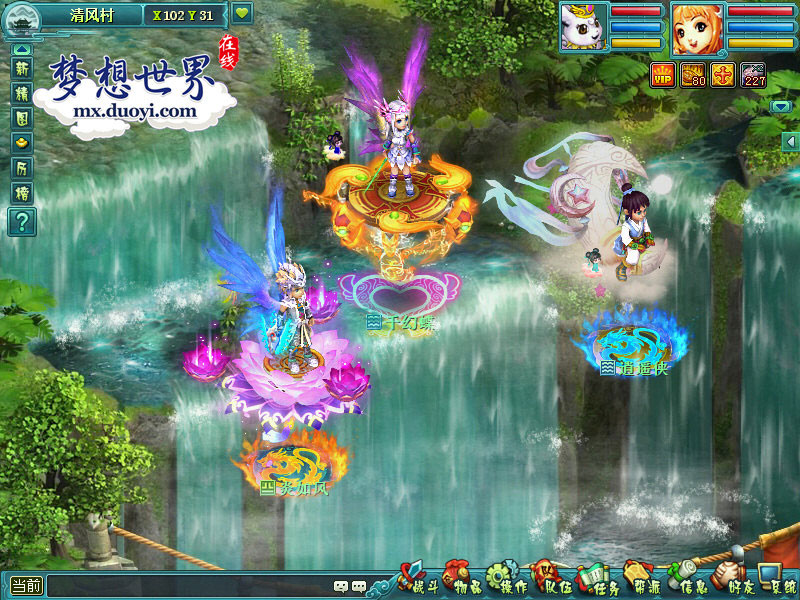
Task: Open the 图 map sidebar button
Action: (x=22, y=117)
